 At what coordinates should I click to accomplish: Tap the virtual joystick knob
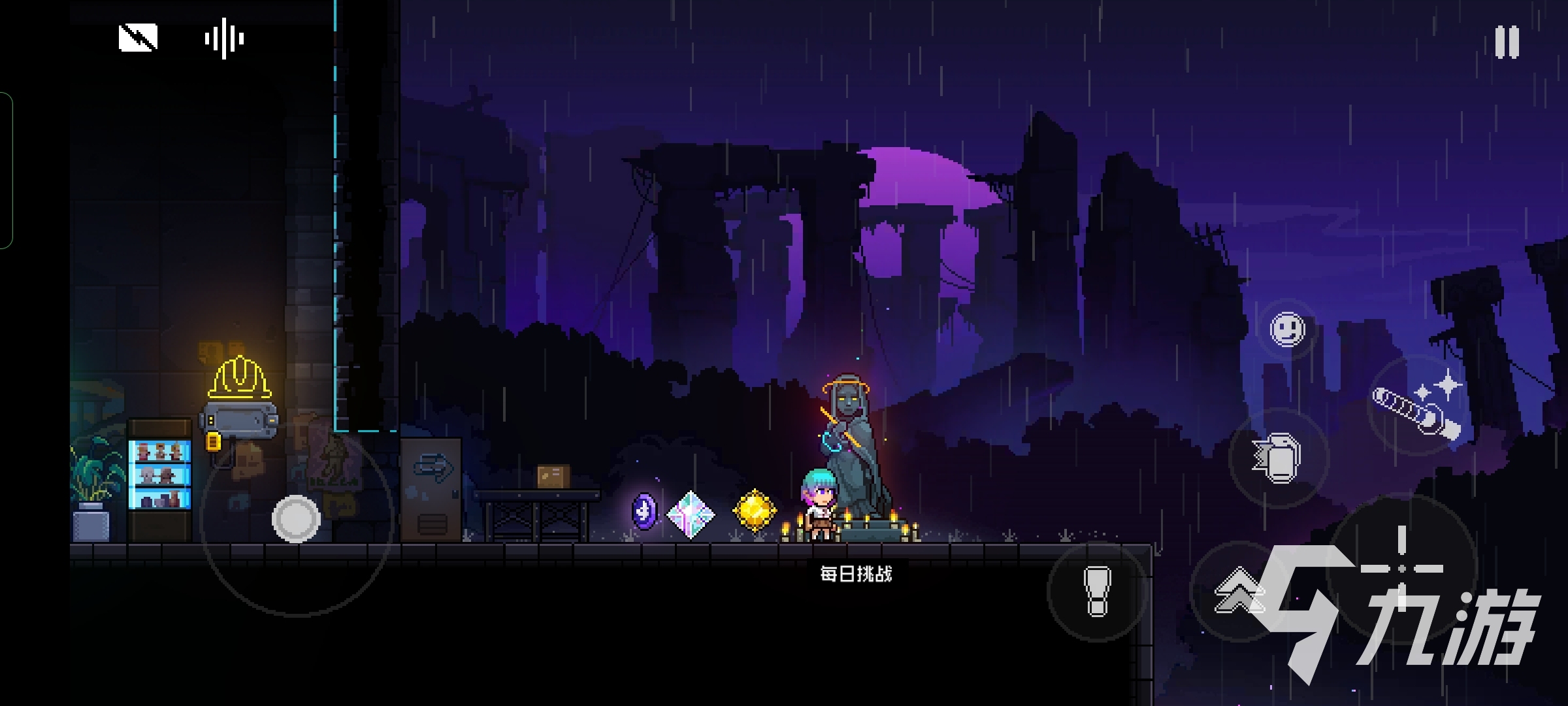coord(296,519)
